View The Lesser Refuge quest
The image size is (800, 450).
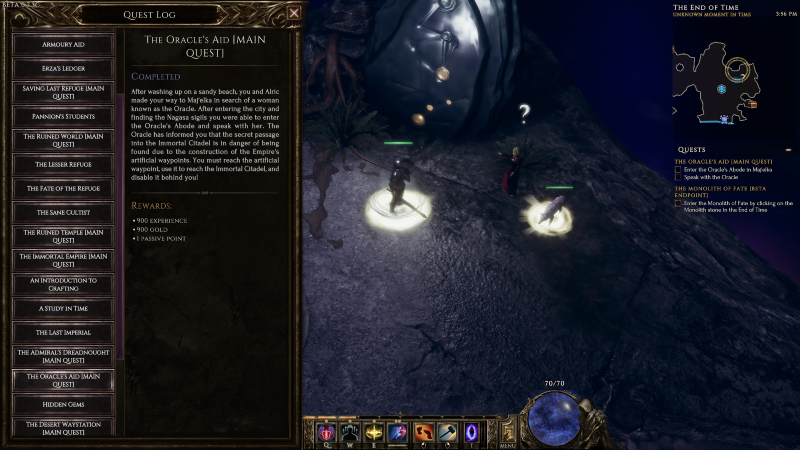(x=62, y=163)
